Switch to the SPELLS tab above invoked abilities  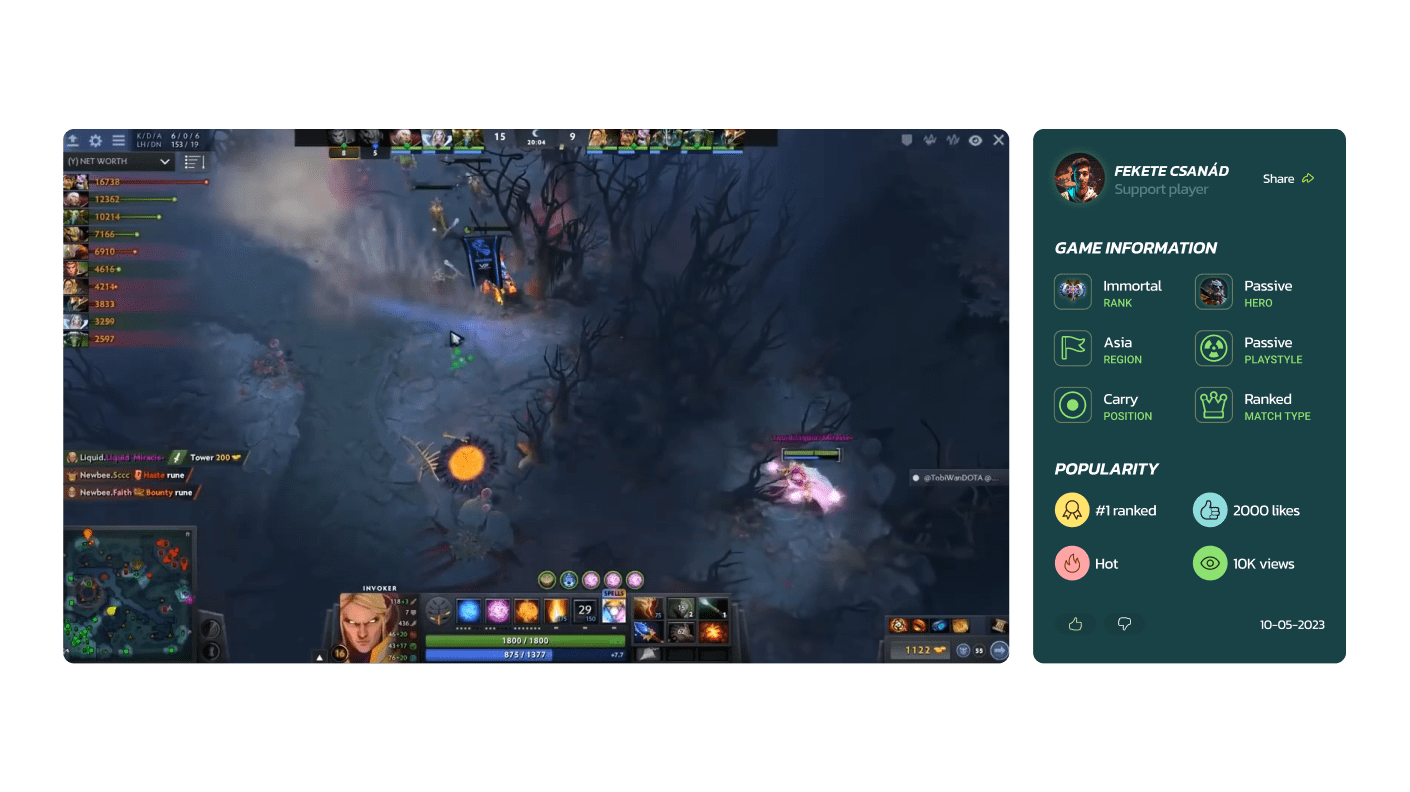click(613, 593)
